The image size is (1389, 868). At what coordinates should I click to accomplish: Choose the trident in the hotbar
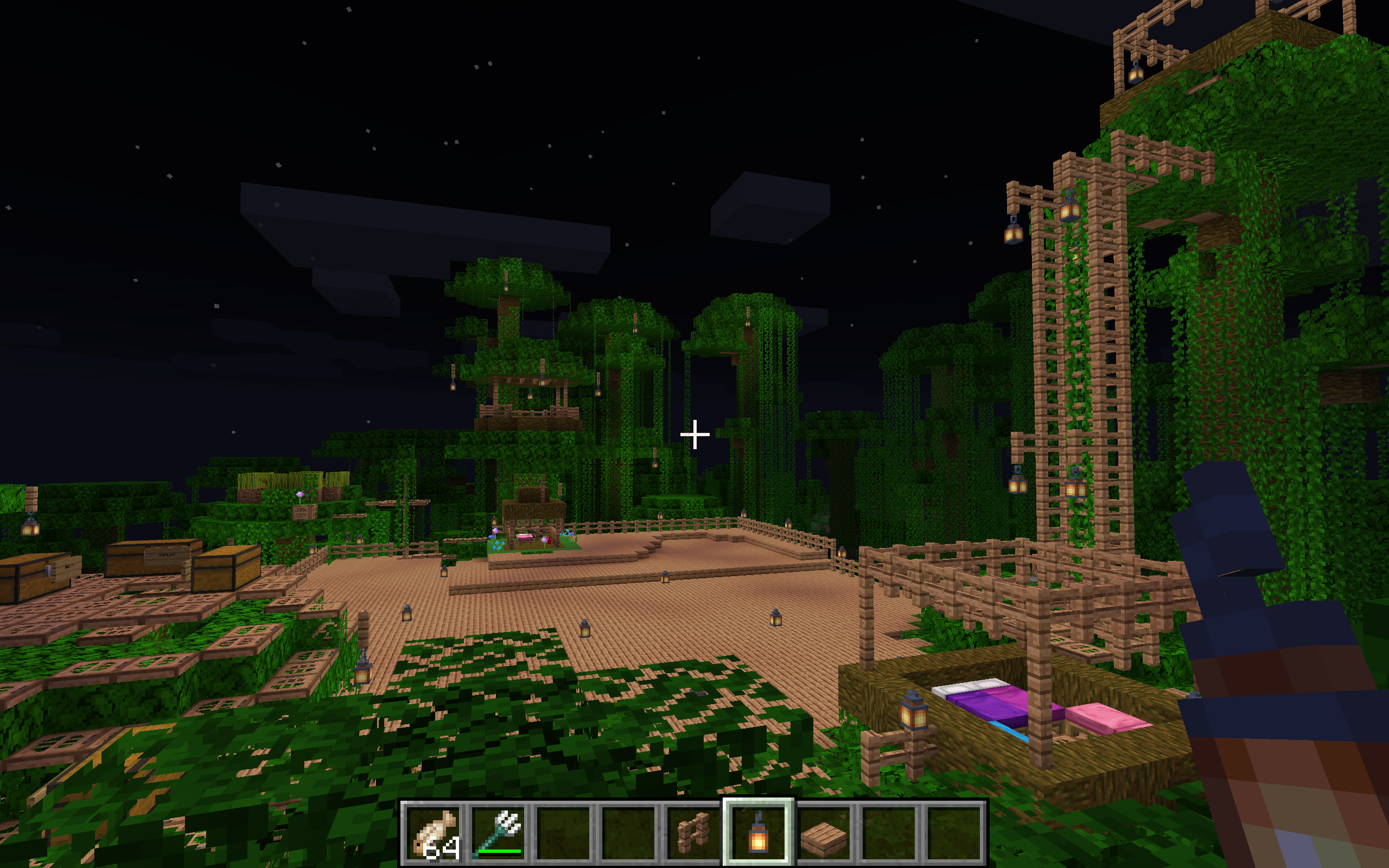(499, 833)
